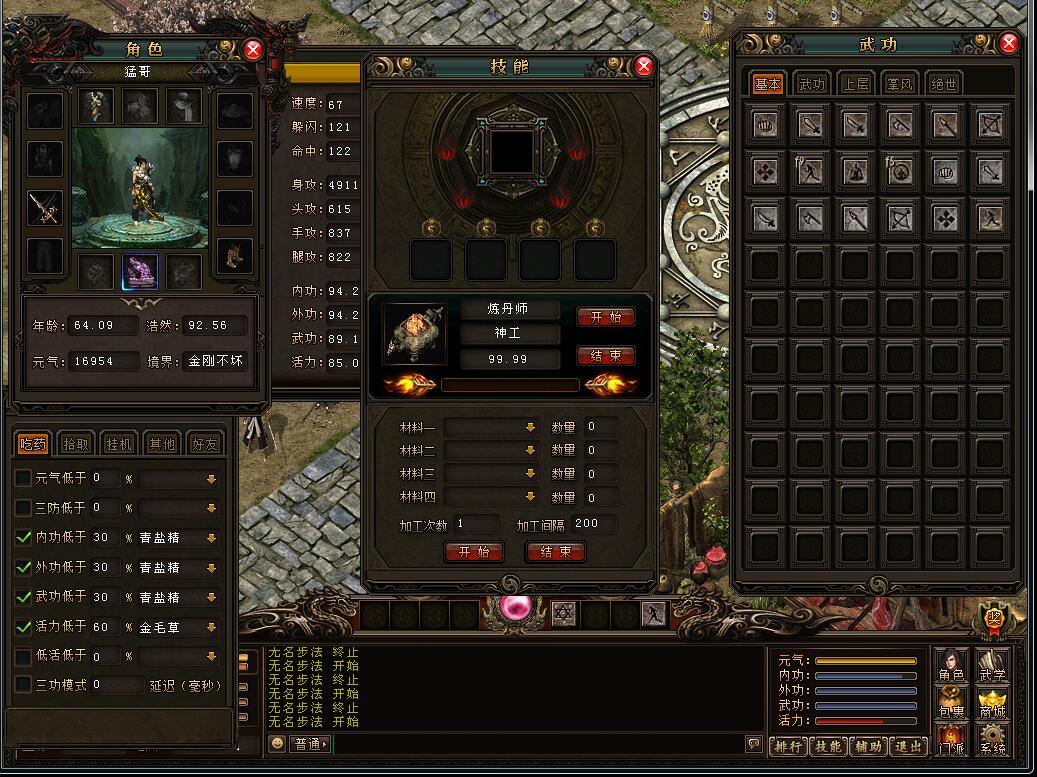Toggle the 元气低于 checkbox
Screen dimensions: 1037x777
pos(24,478)
